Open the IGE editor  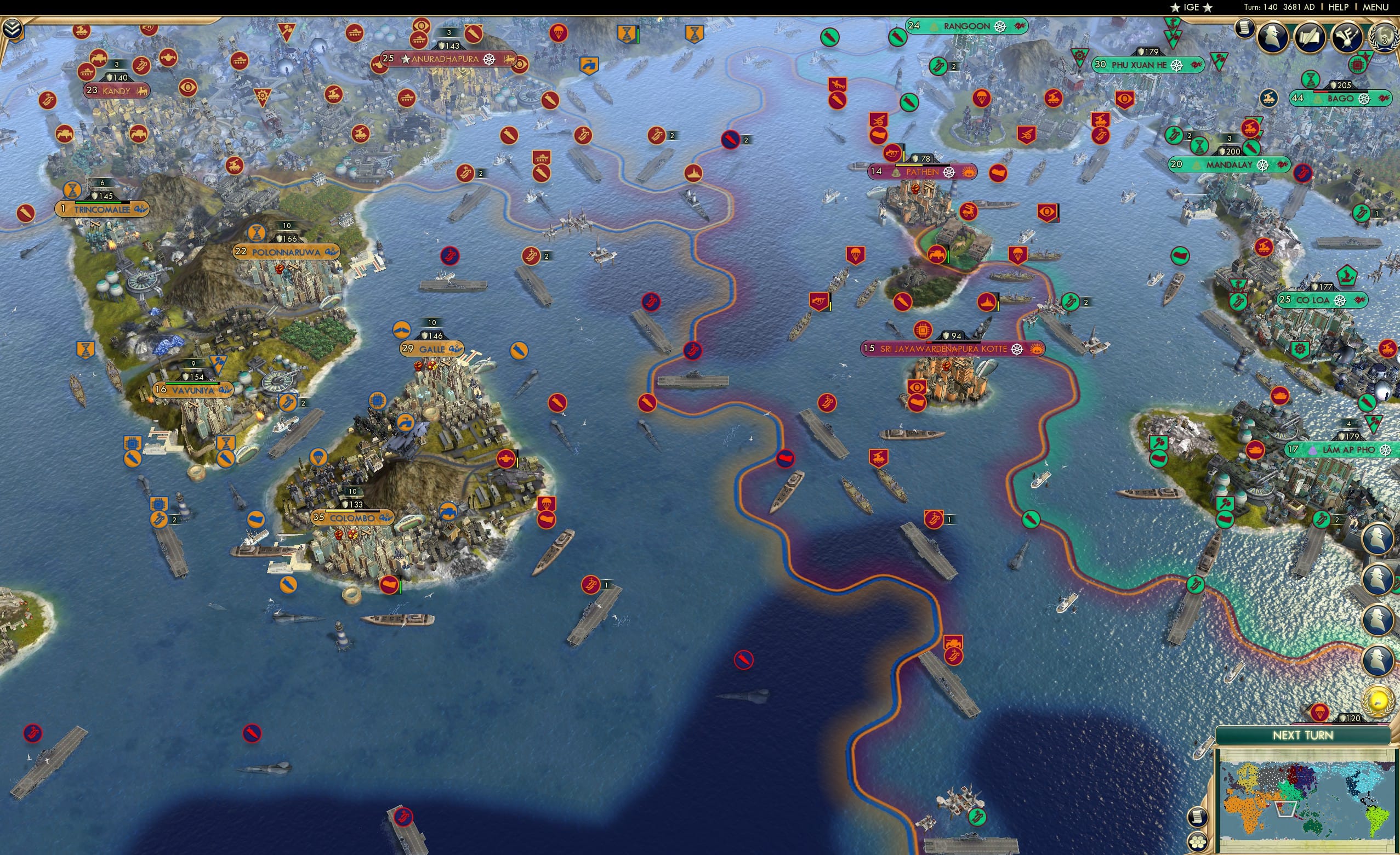(x=1192, y=7)
